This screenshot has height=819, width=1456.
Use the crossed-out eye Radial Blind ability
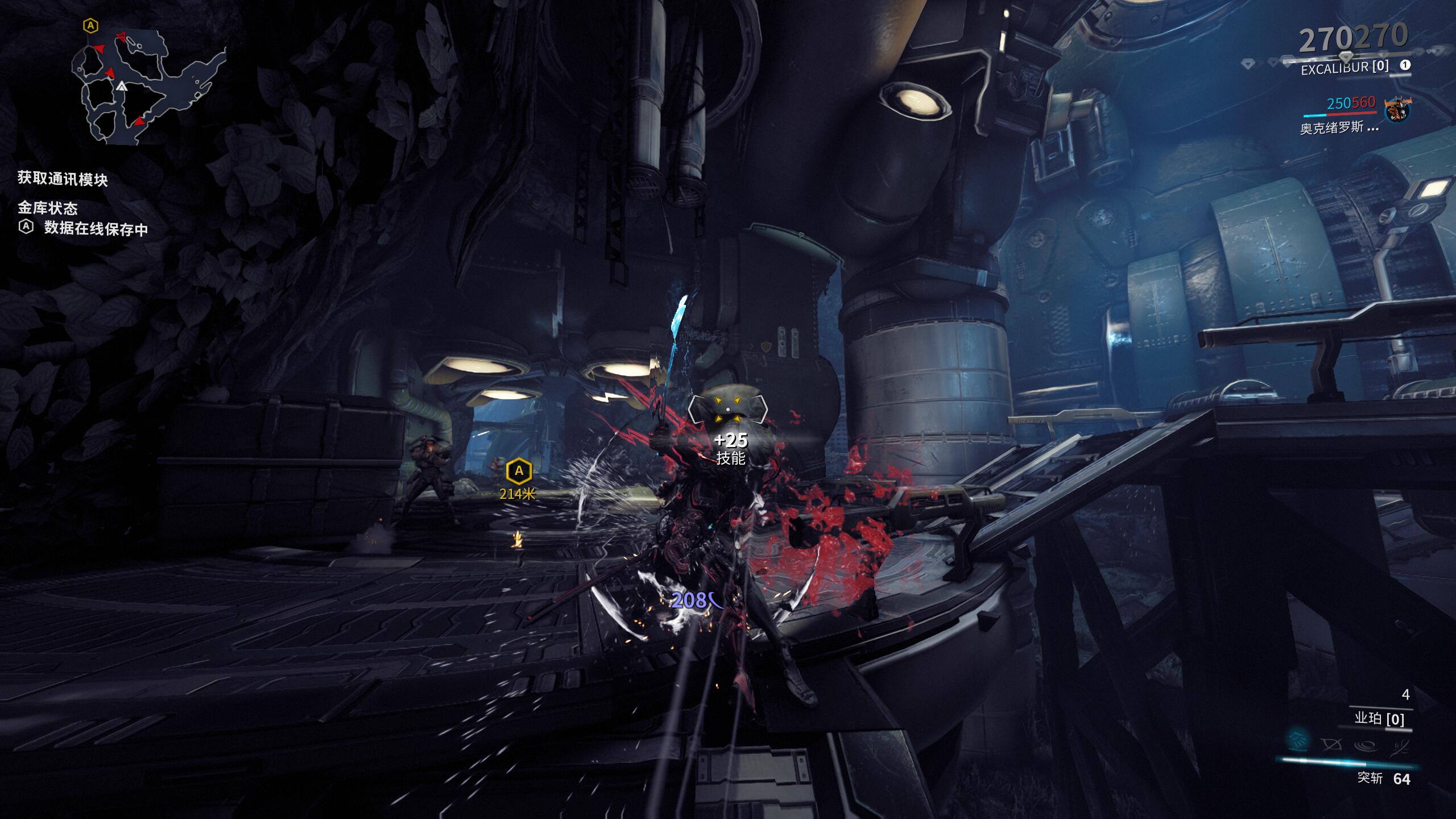coord(1331,744)
